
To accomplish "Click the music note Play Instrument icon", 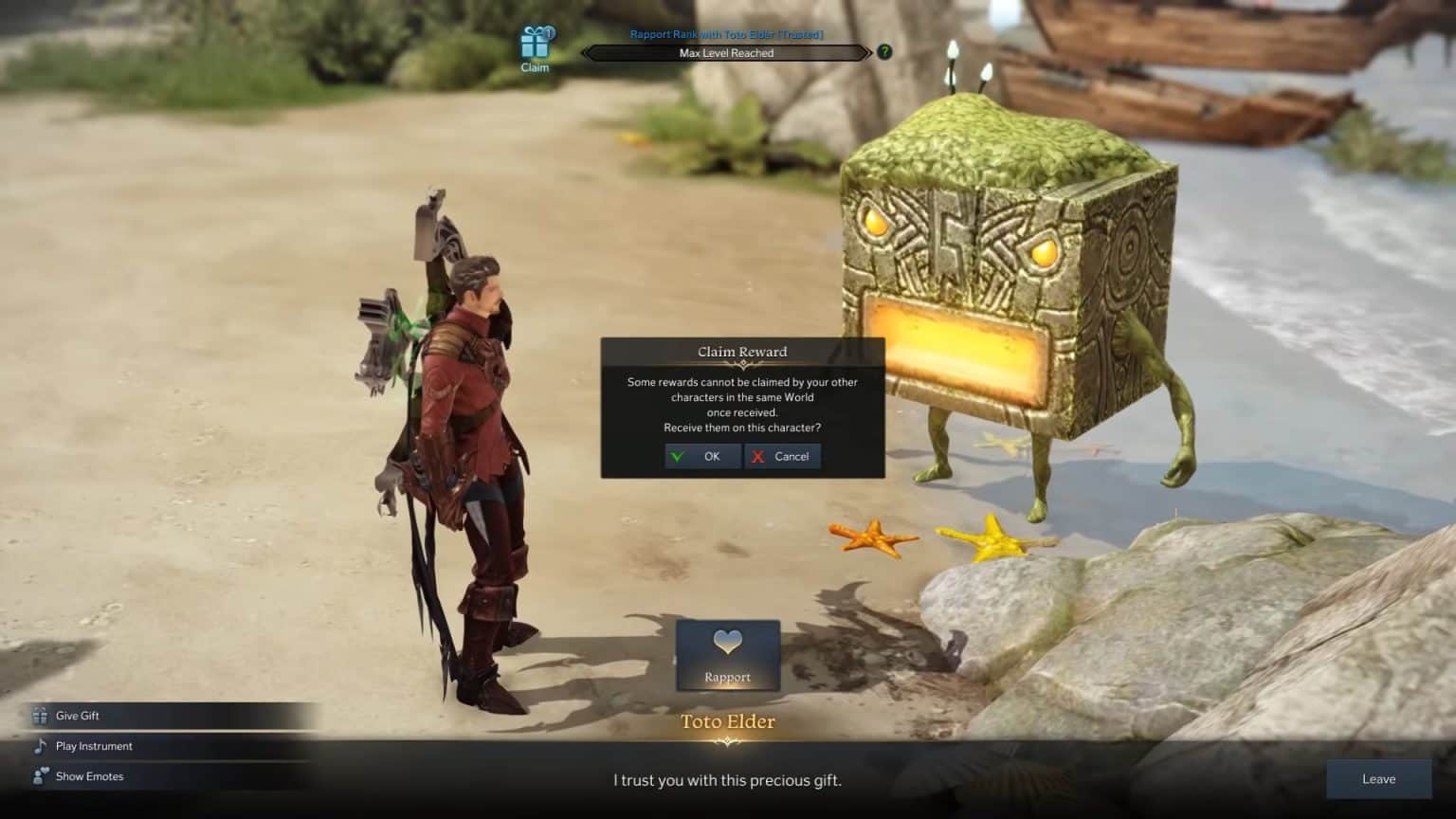I will 38,746.
